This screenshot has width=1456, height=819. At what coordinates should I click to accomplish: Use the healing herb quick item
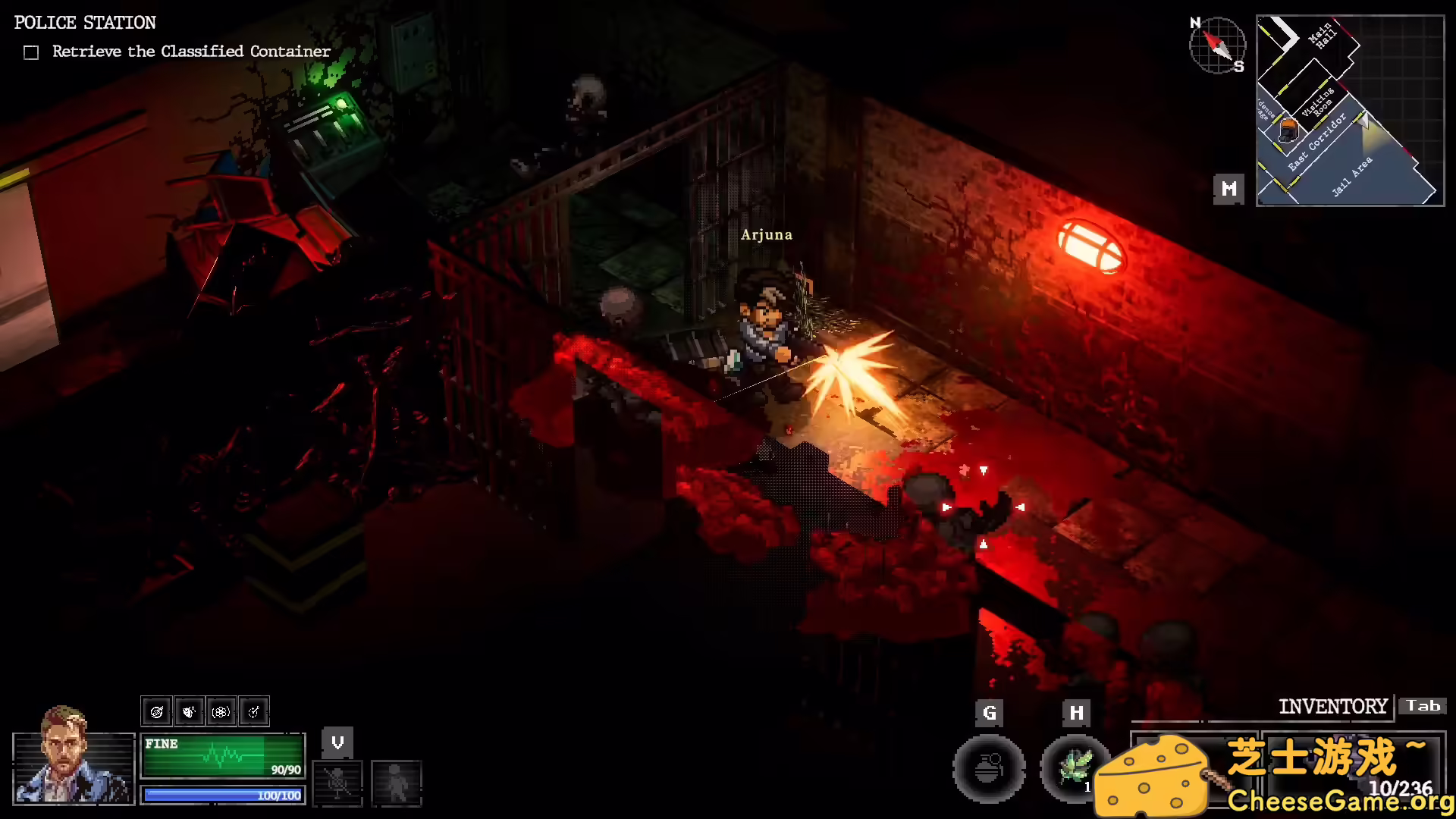click(1075, 768)
